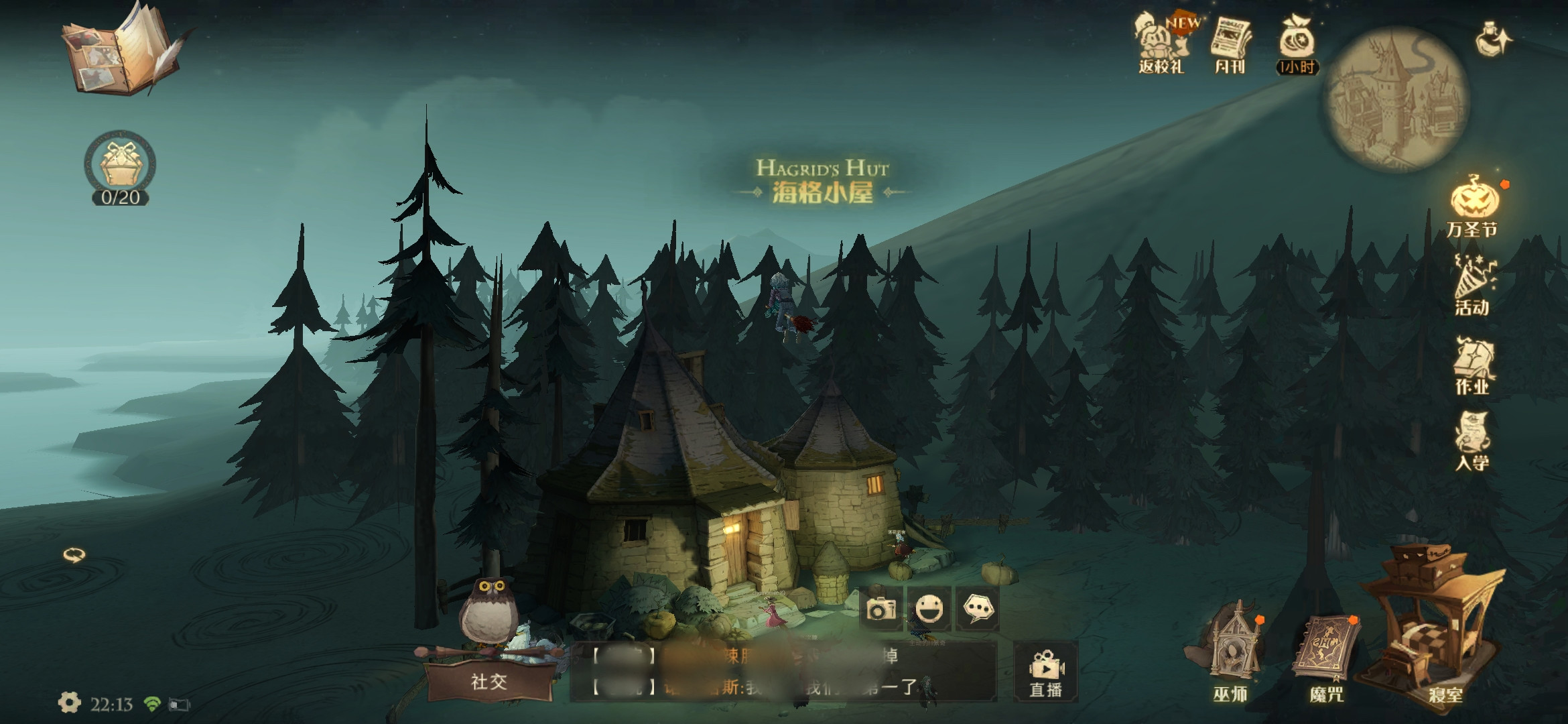The image size is (1568, 724).
Task: Read the 月刊 monthly newspaper
Action: point(1230,42)
